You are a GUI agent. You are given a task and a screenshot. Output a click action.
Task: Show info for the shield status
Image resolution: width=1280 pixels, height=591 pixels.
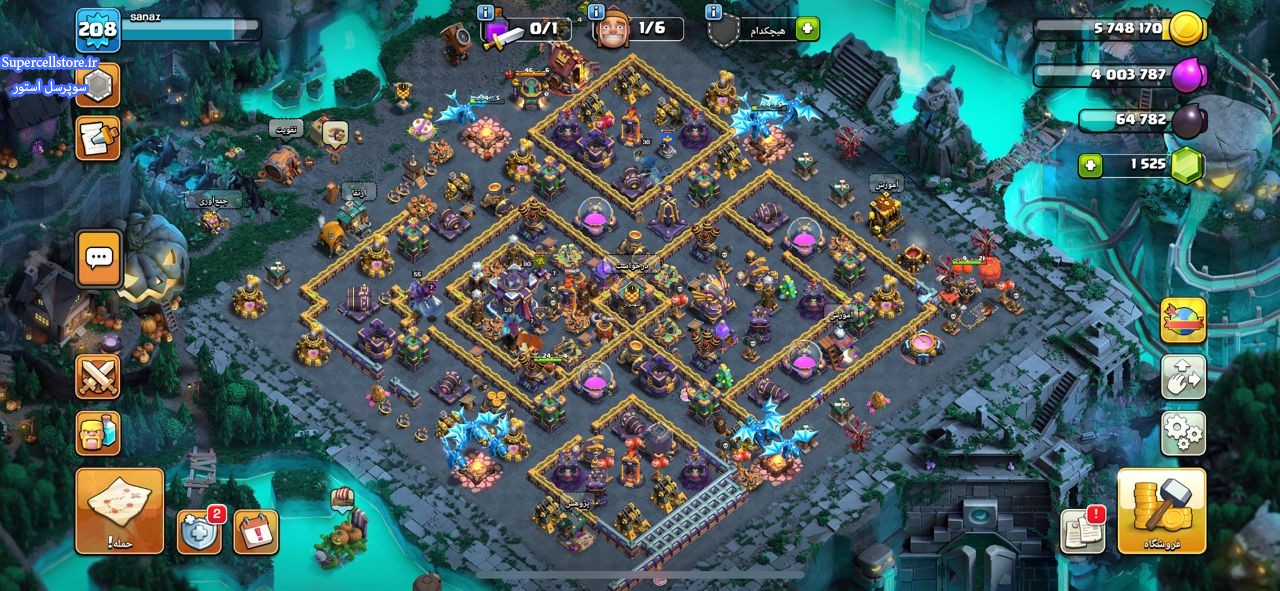[x=713, y=12]
